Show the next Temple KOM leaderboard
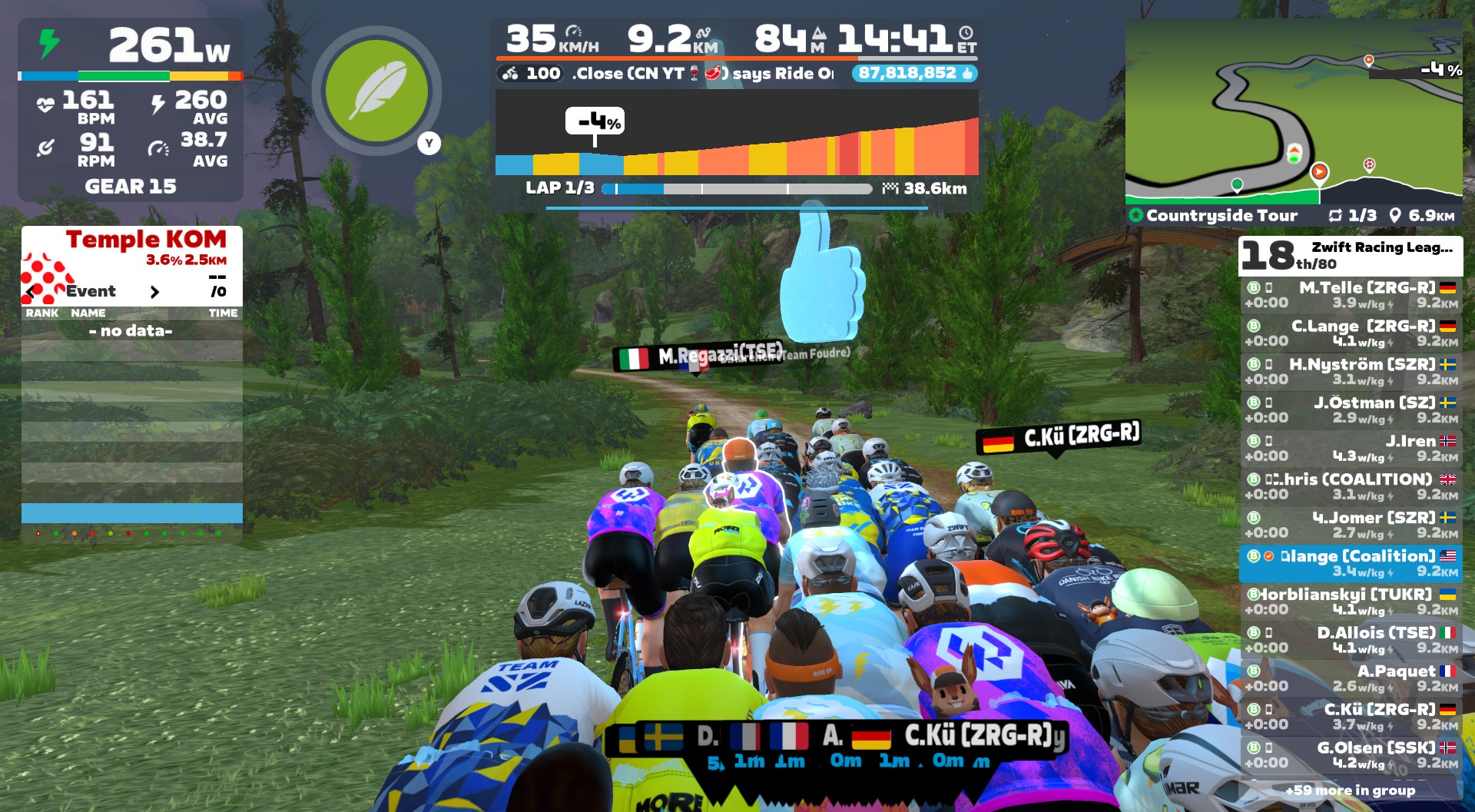 pos(155,292)
